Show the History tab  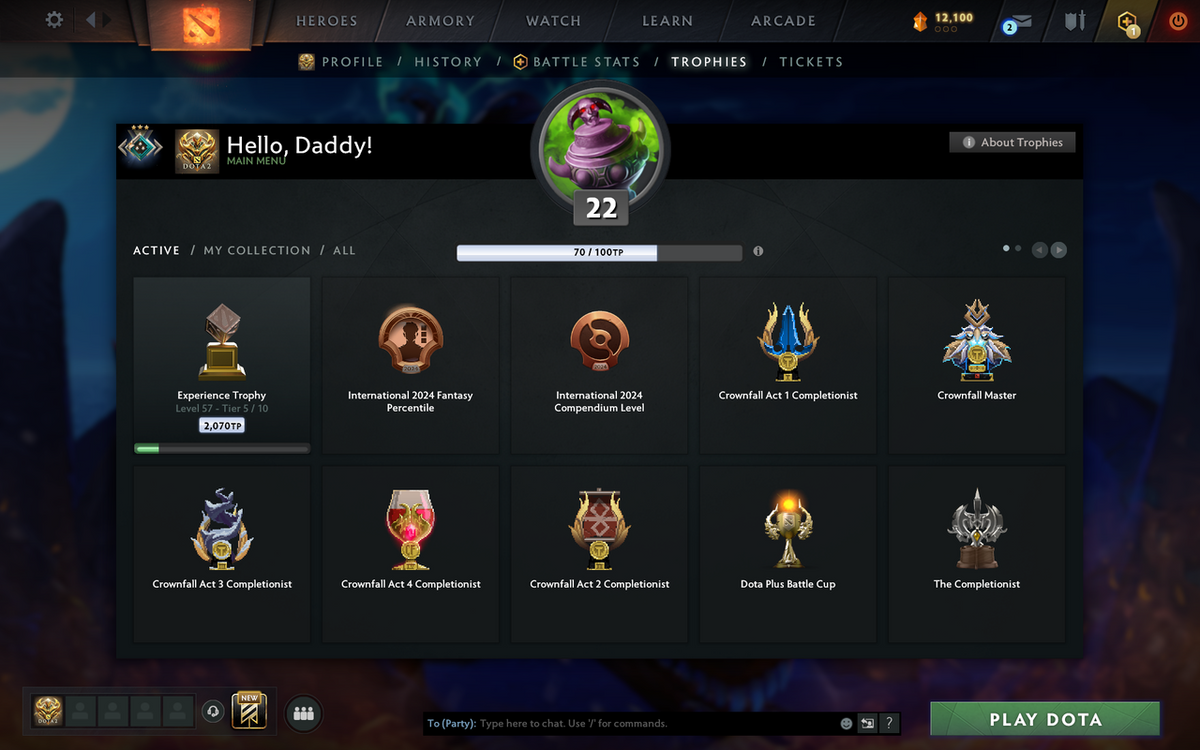tap(448, 62)
